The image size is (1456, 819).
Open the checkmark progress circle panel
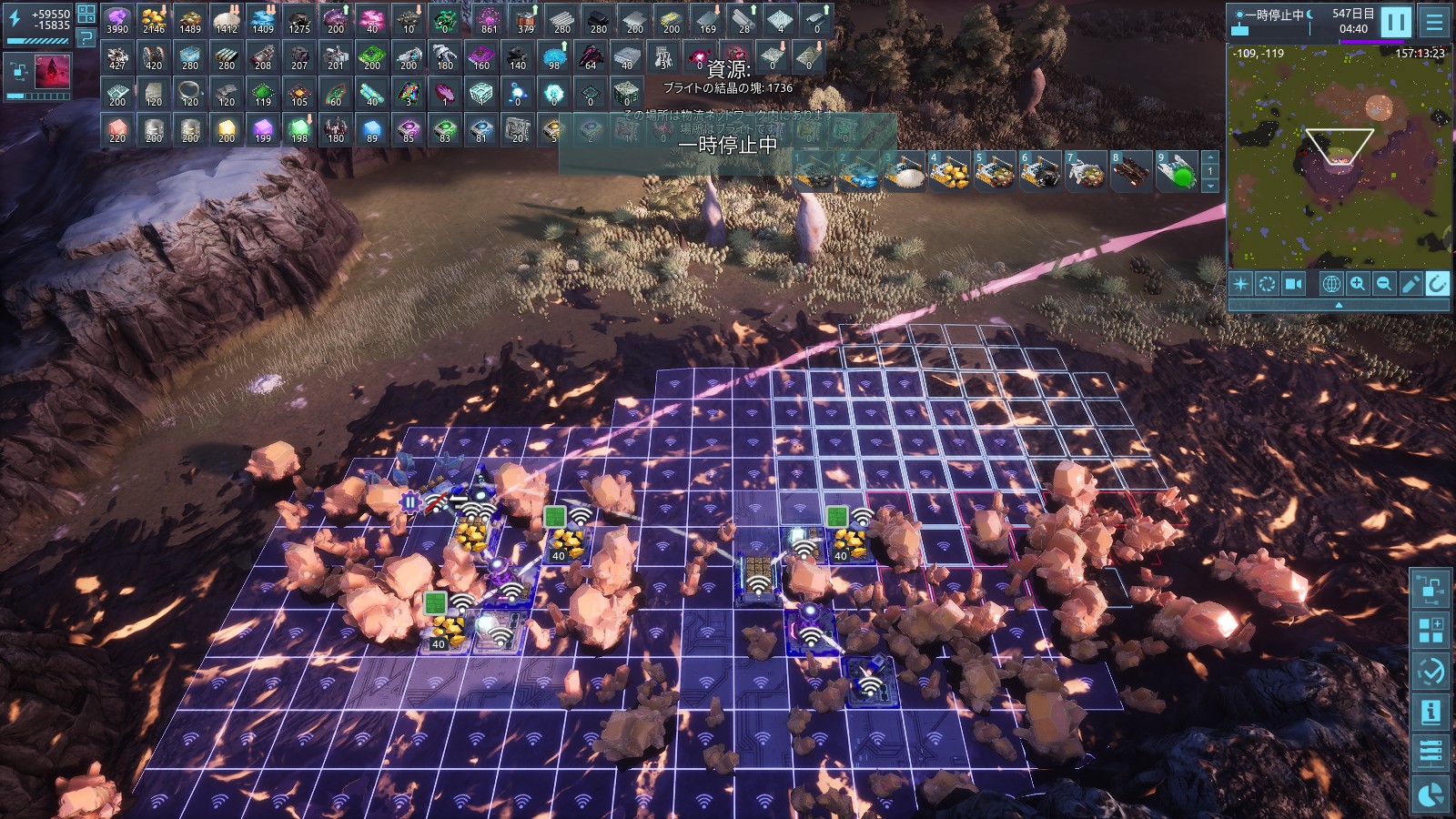[x=1431, y=672]
